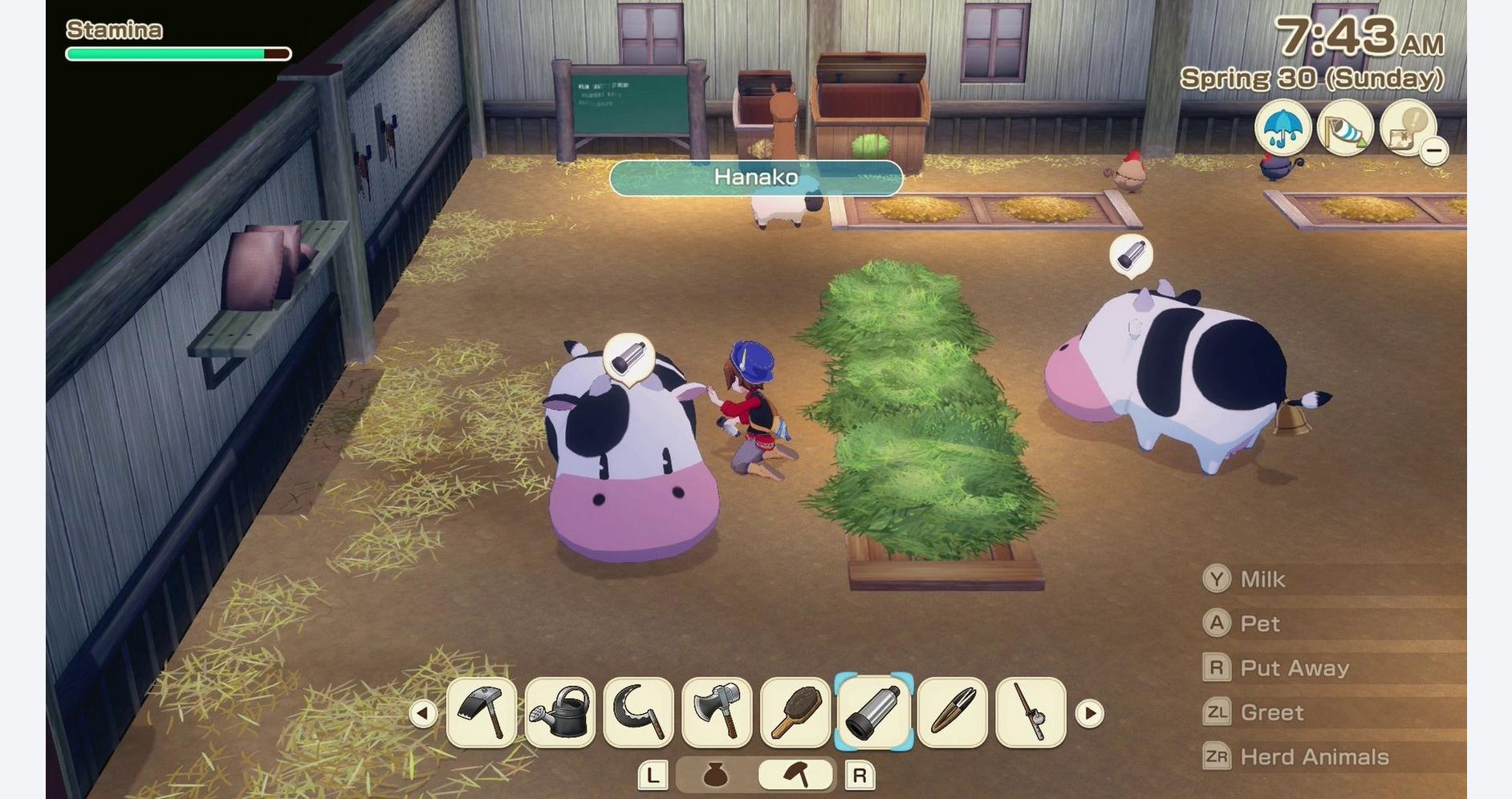
Task: Collapse the HUD icons with minus button
Action: pos(1433,150)
